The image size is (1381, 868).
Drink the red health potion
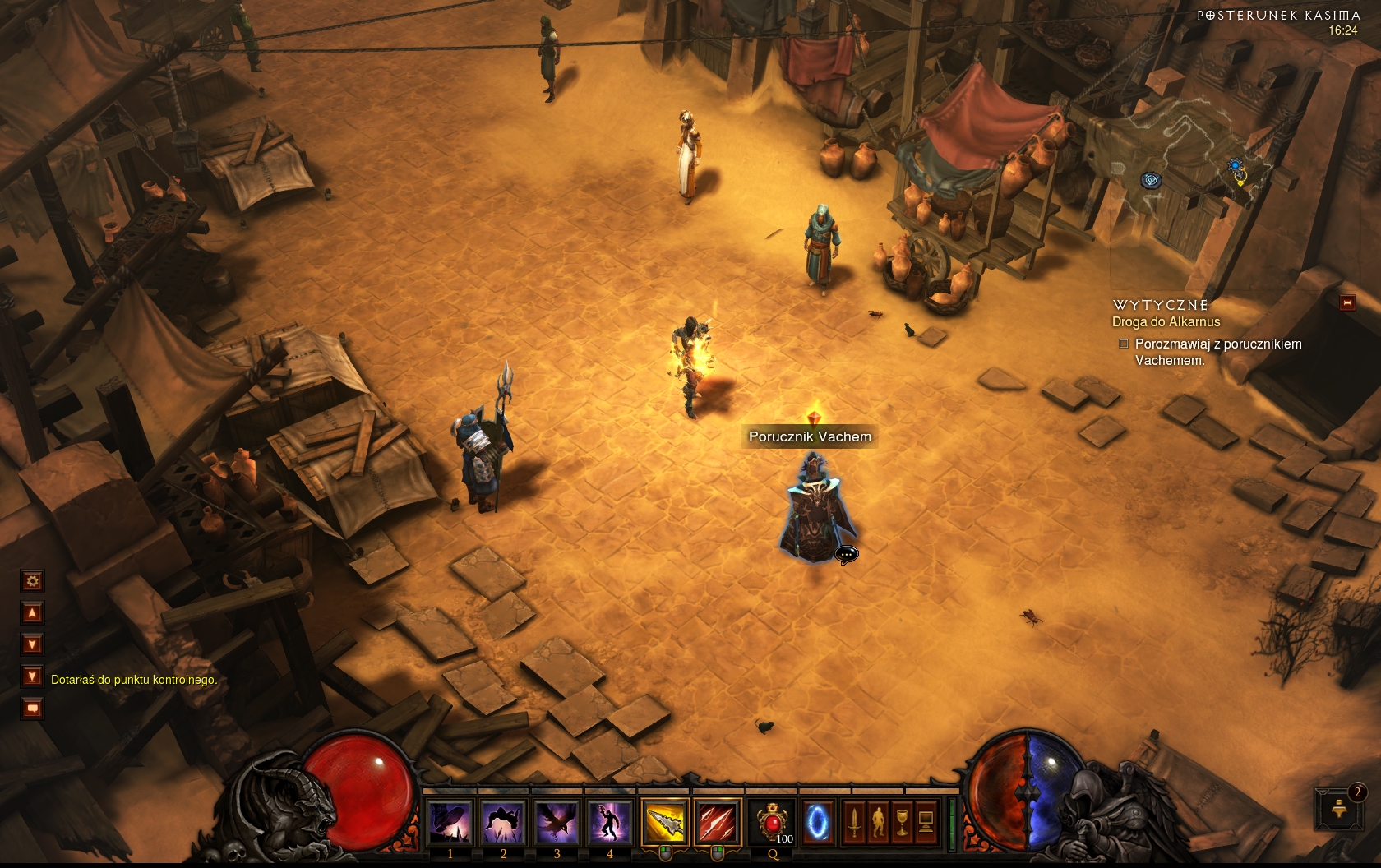(772, 821)
